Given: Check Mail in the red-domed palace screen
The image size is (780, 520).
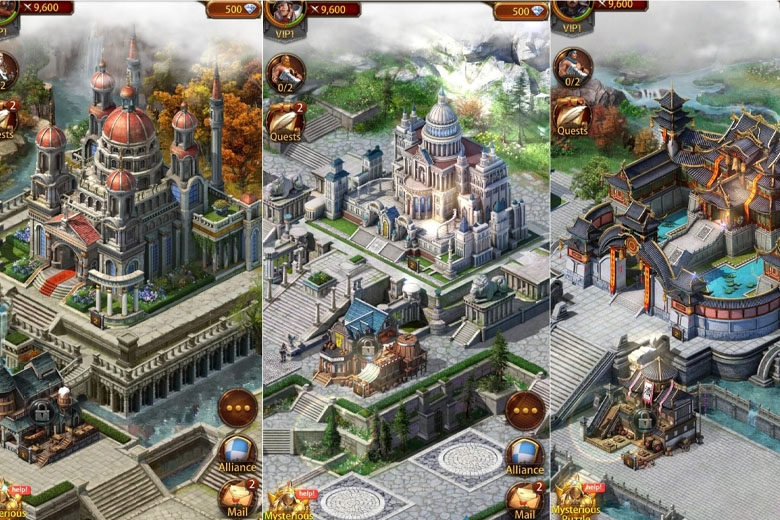Looking at the screenshot, I should [238, 498].
